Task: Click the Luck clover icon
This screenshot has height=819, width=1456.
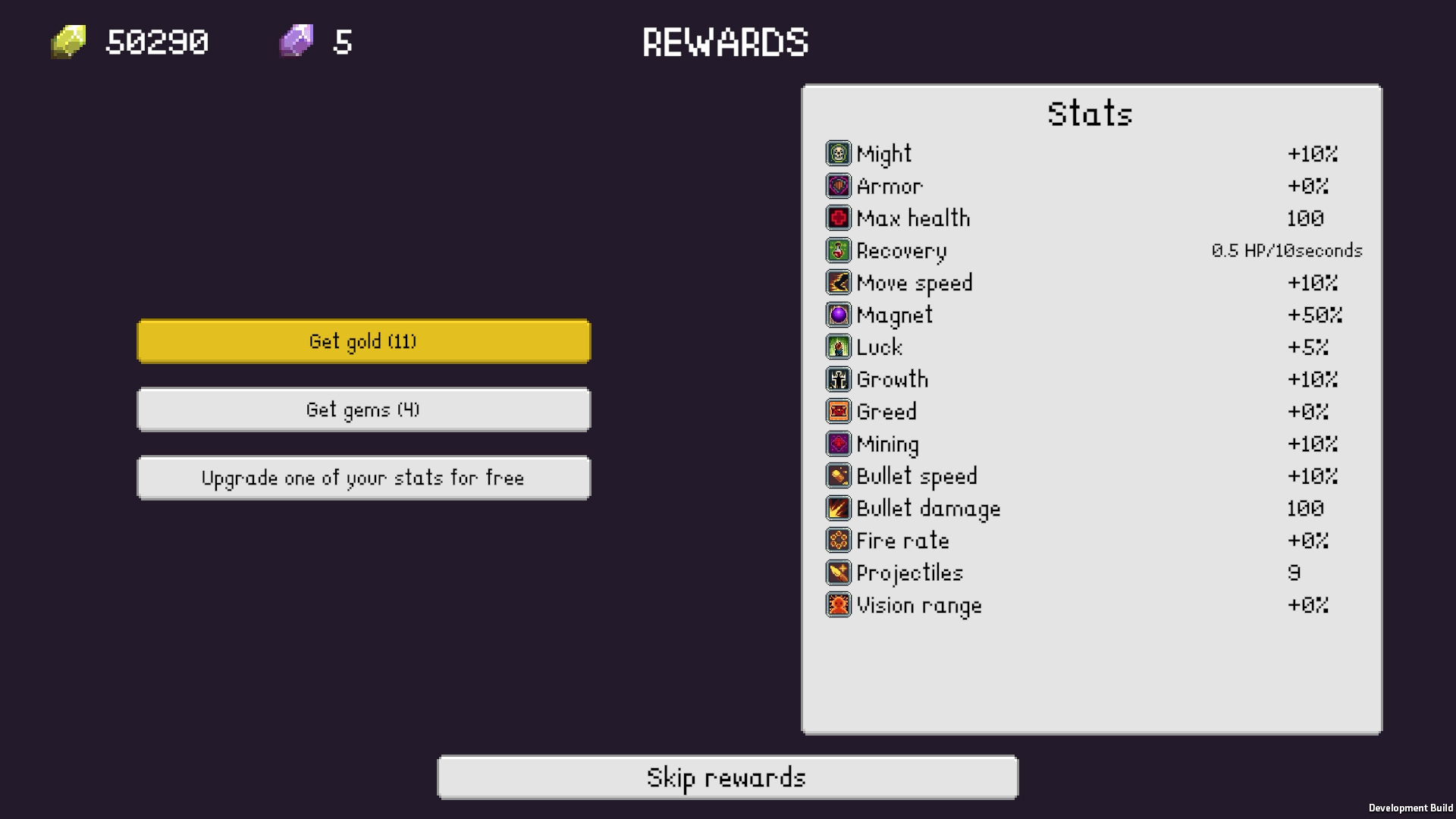Action: click(x=838, y=347)
